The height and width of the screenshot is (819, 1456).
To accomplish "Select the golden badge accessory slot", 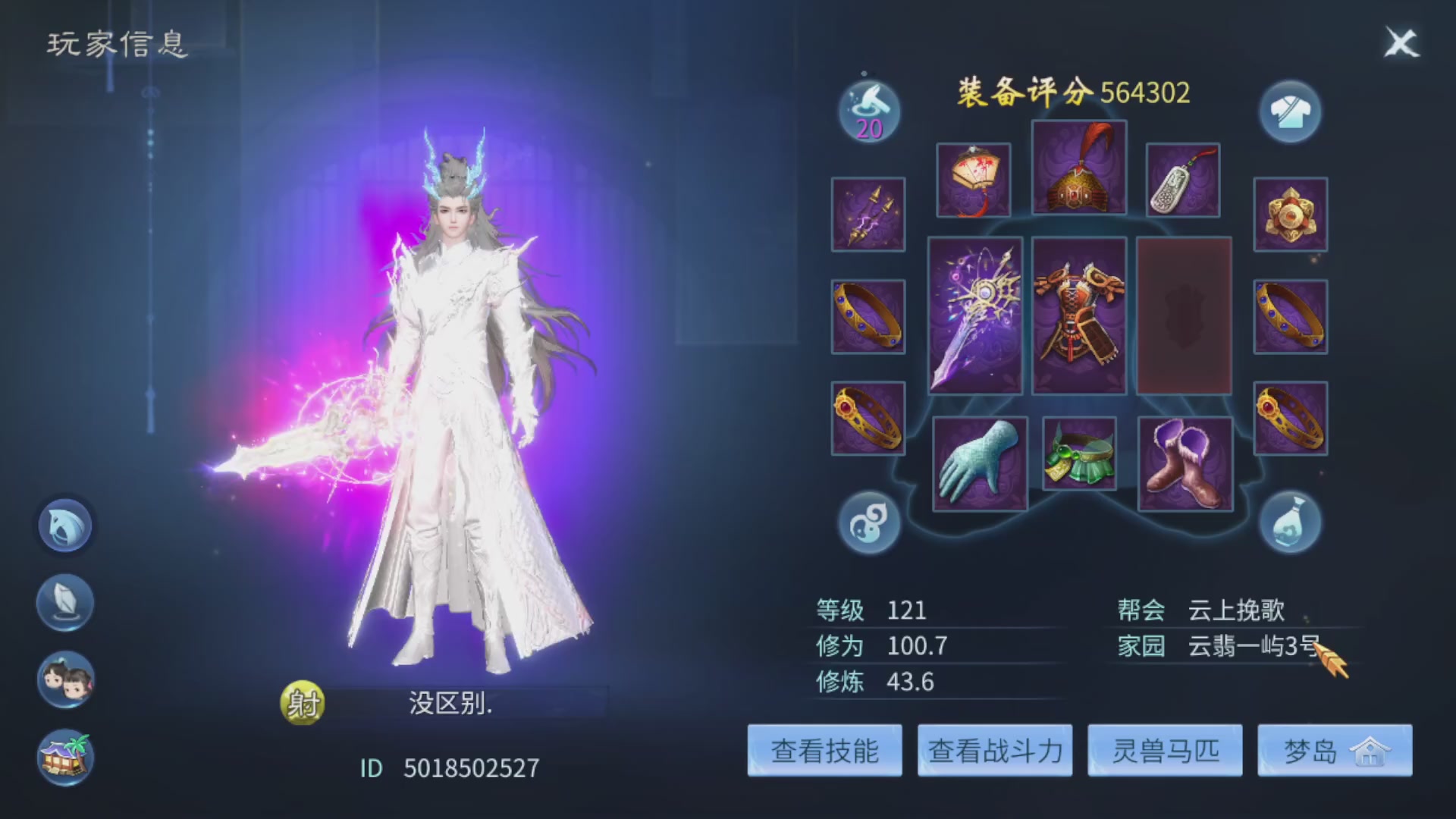I will (1290, 215).
